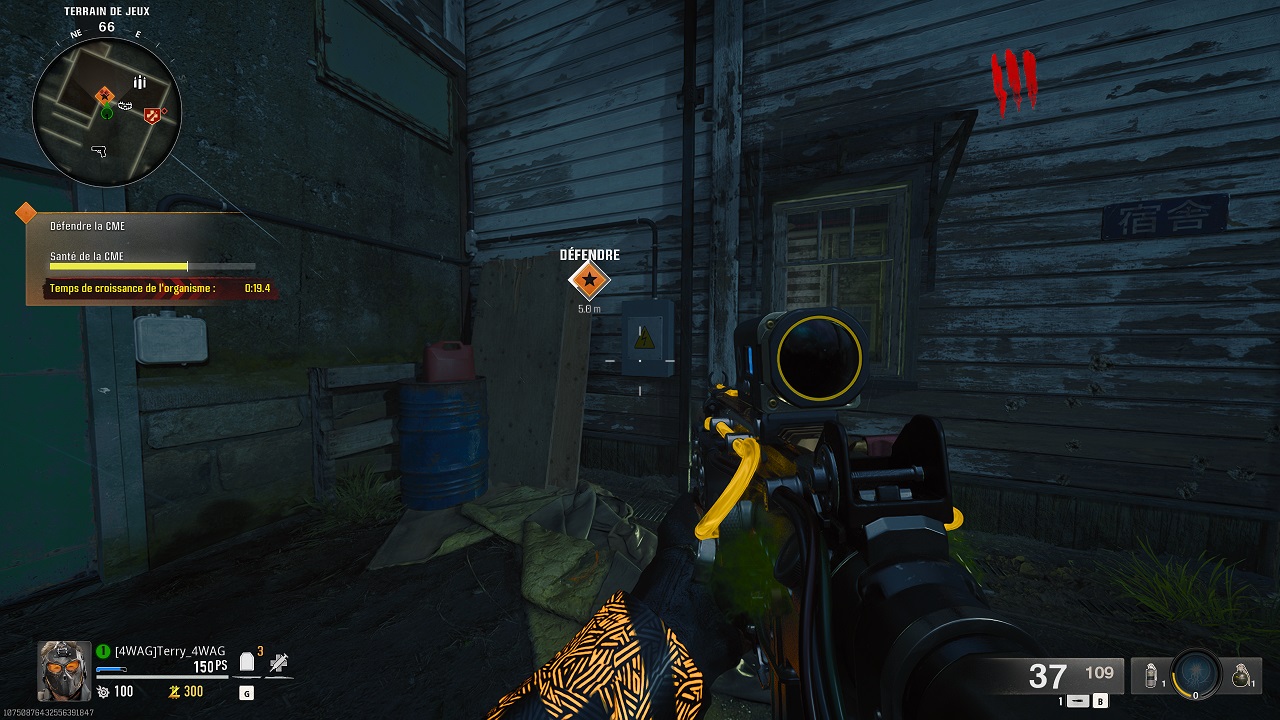Select the red perk machine marker on minimap
The height and width of the screenshot is (720, 1280).
(152, 116)
